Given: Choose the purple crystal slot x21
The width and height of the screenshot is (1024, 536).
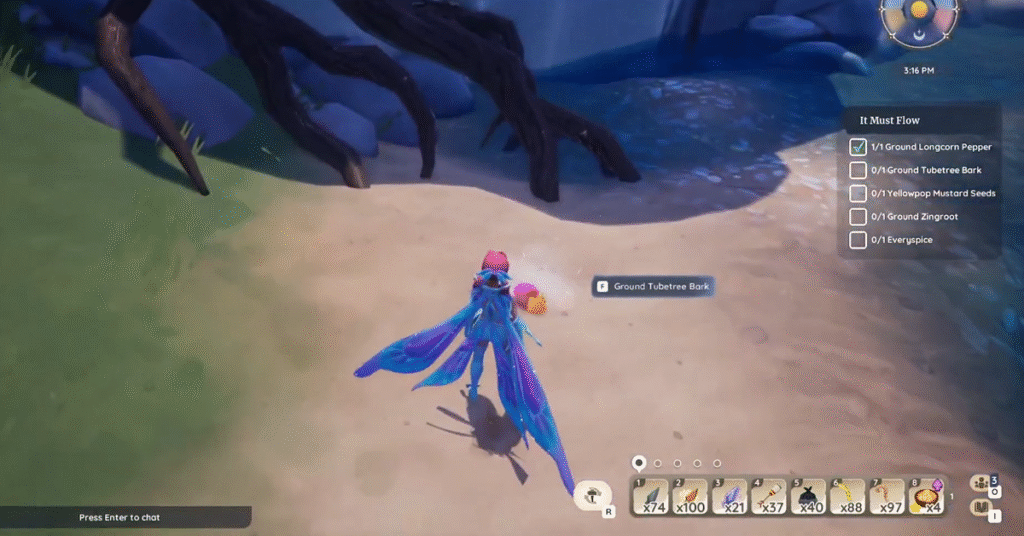Looking at the screenshot, I should 731,497.
